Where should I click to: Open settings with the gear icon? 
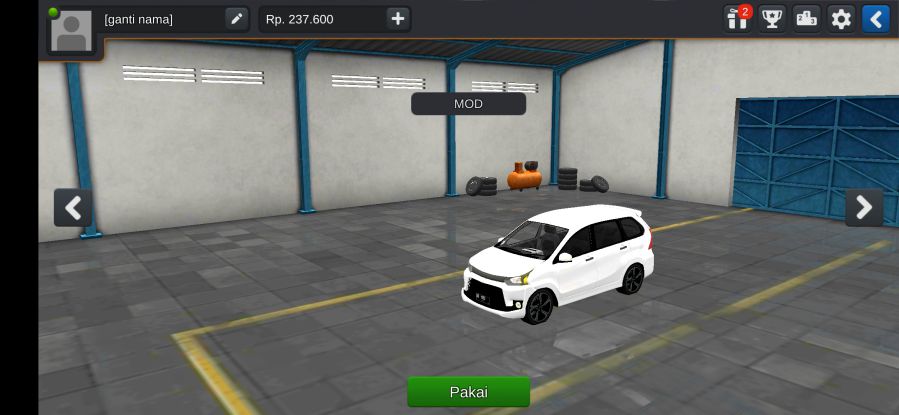click(x=841, y=19)
